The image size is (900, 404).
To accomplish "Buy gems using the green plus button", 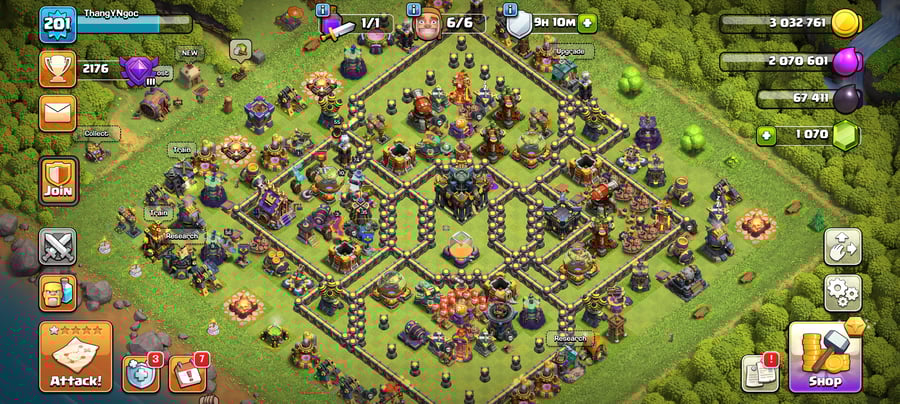I will pyautogui.click(x=768, y=133).
